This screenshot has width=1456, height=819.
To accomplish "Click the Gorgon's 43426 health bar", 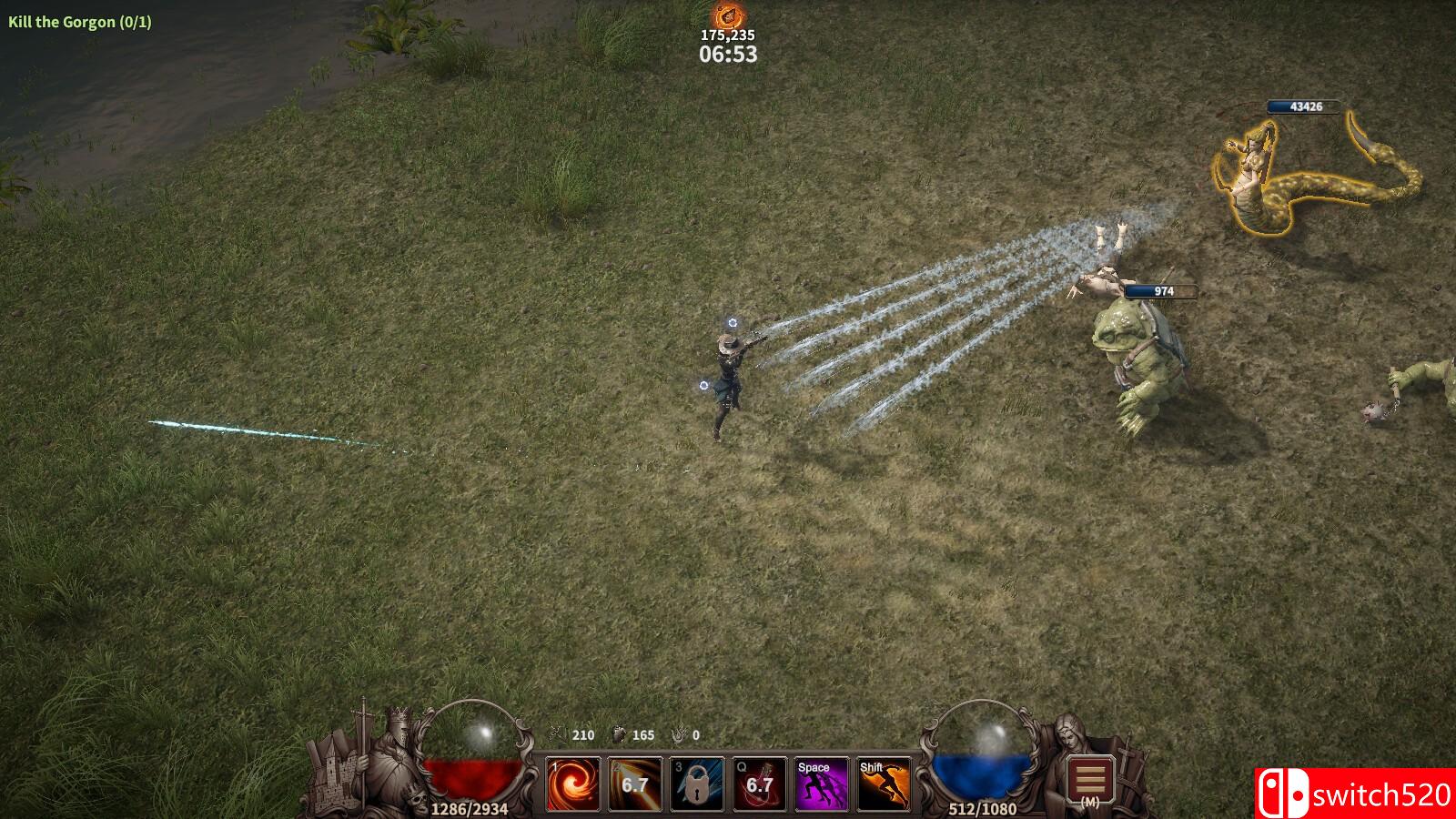I will coord(1305,106).
